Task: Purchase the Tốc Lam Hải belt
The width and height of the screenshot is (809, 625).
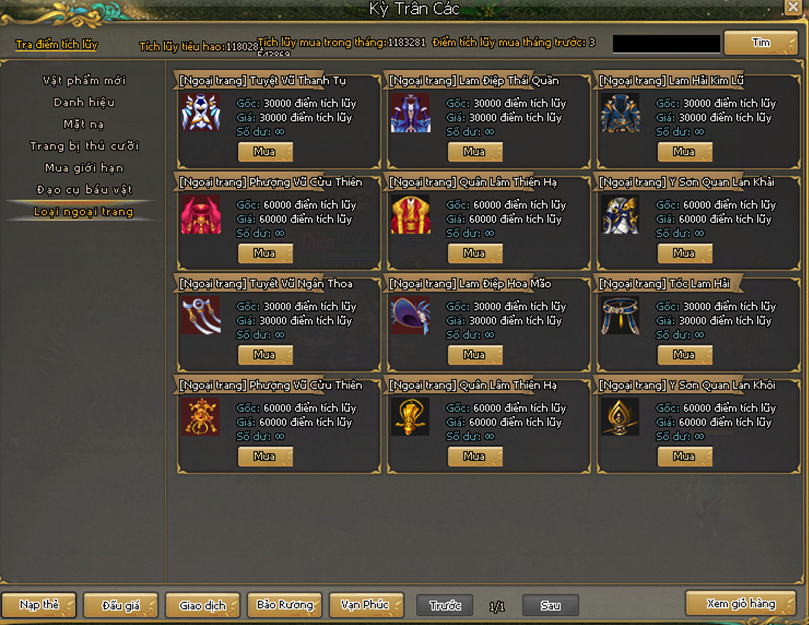Action: [x=685, y=355]
